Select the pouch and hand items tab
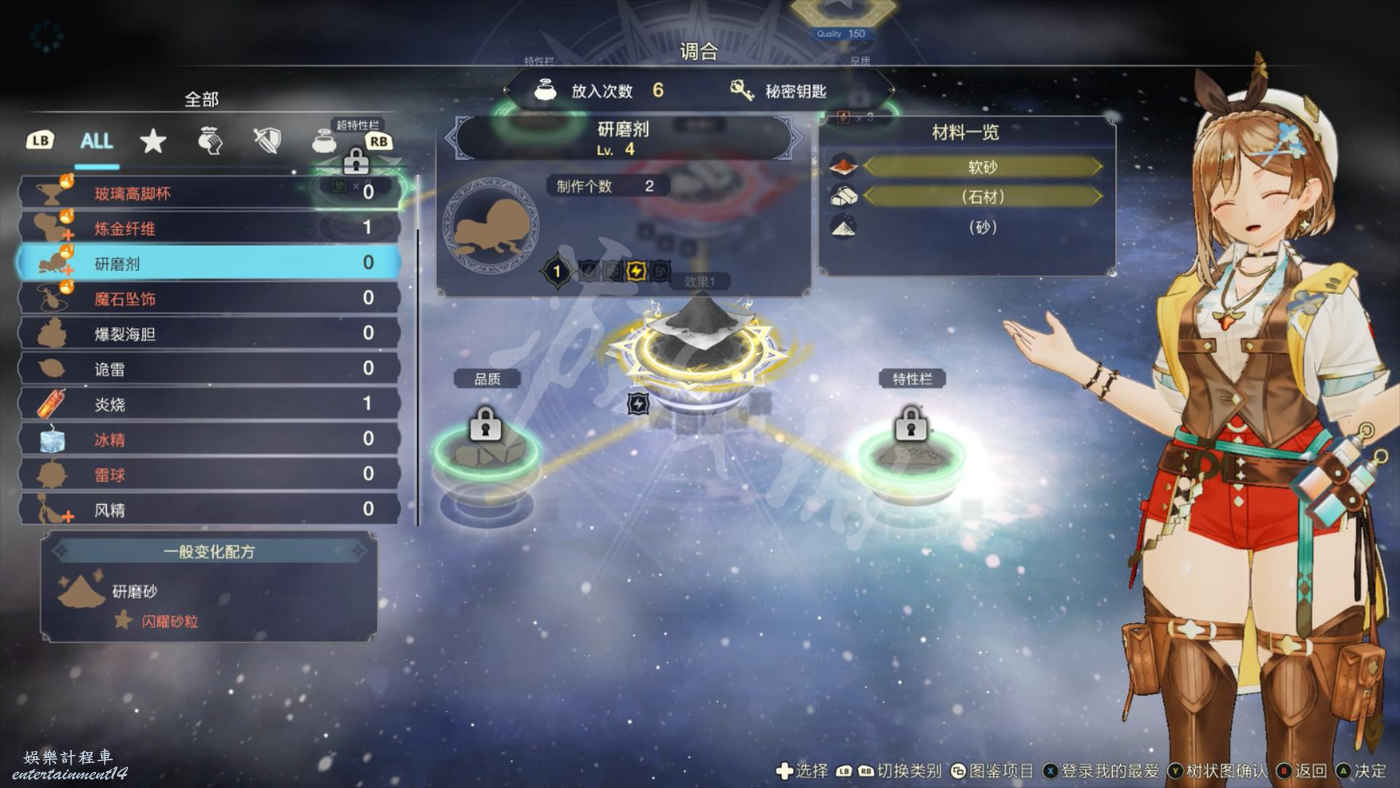The width and height of the screenshot is (1400, 788). 208,141
